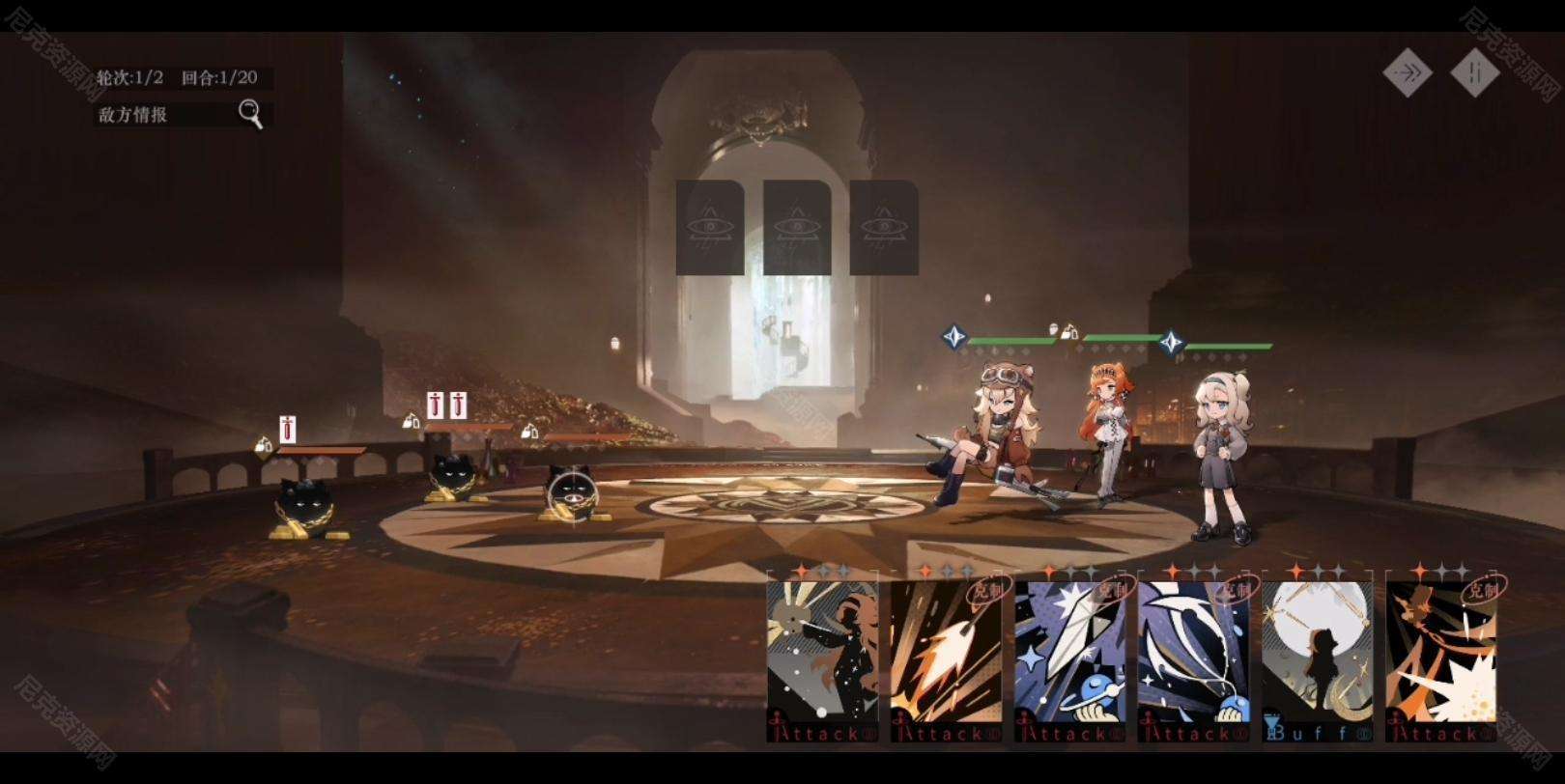Pick the white crescent Attack card
This screenshot has width=1565, height=784.
(x=1193, y=661)
